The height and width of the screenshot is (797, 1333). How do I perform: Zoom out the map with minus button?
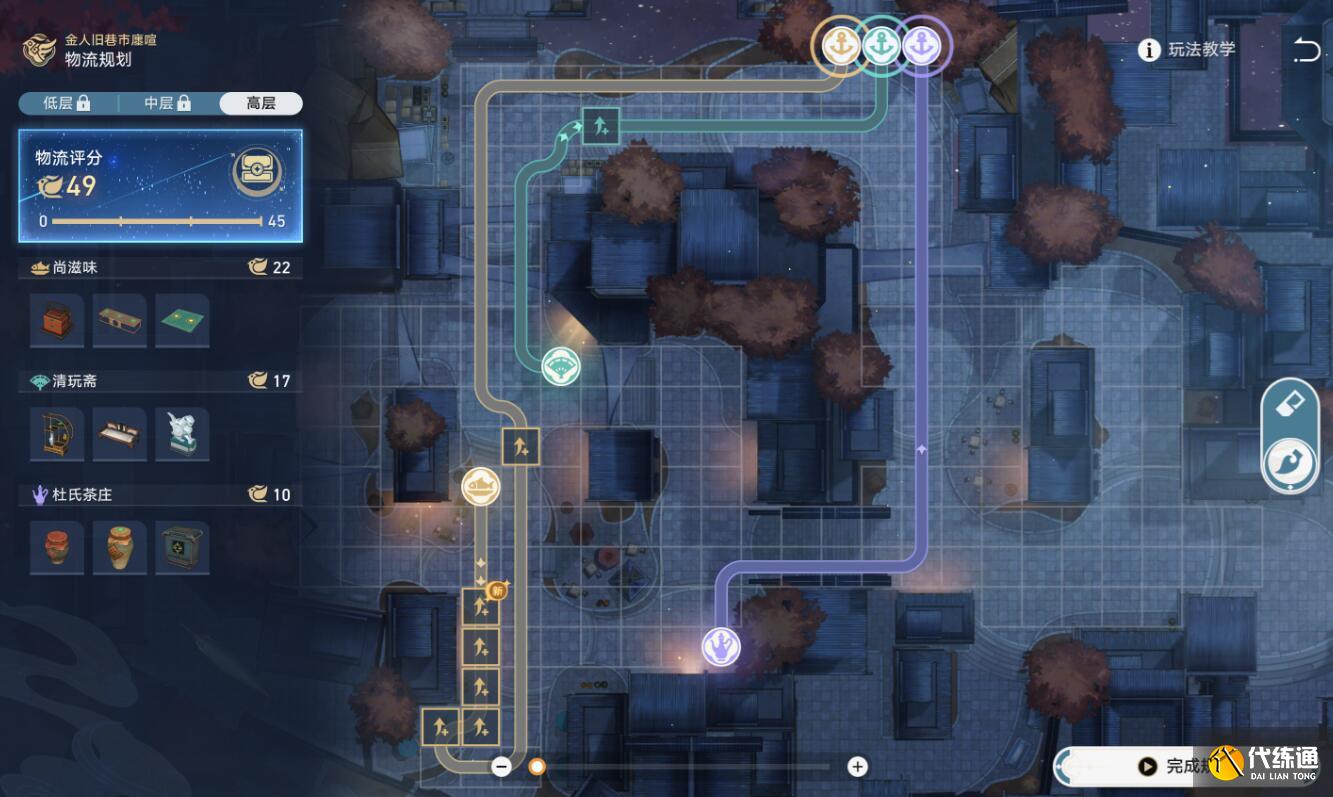point(502,767)
